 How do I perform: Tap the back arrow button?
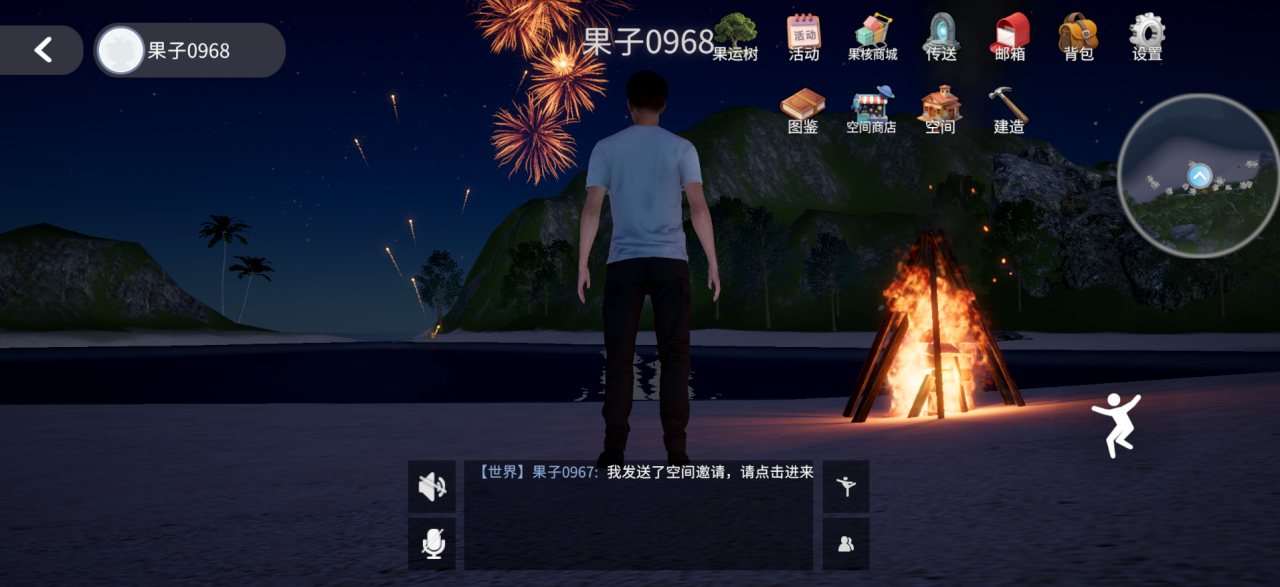(x=42, y=50)
